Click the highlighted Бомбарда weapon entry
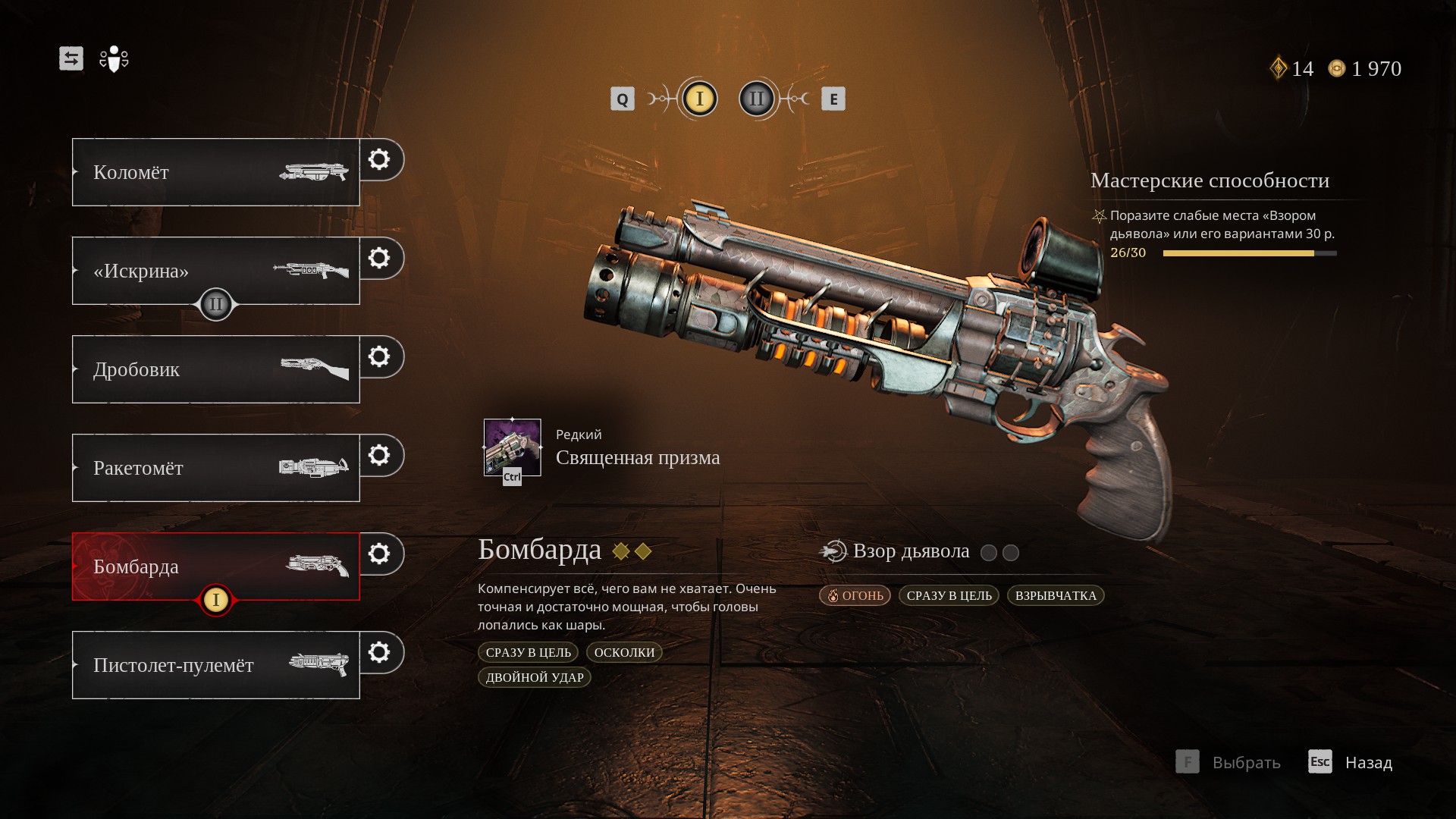This screenshot has width=1456, height=819. coord(215,566)
